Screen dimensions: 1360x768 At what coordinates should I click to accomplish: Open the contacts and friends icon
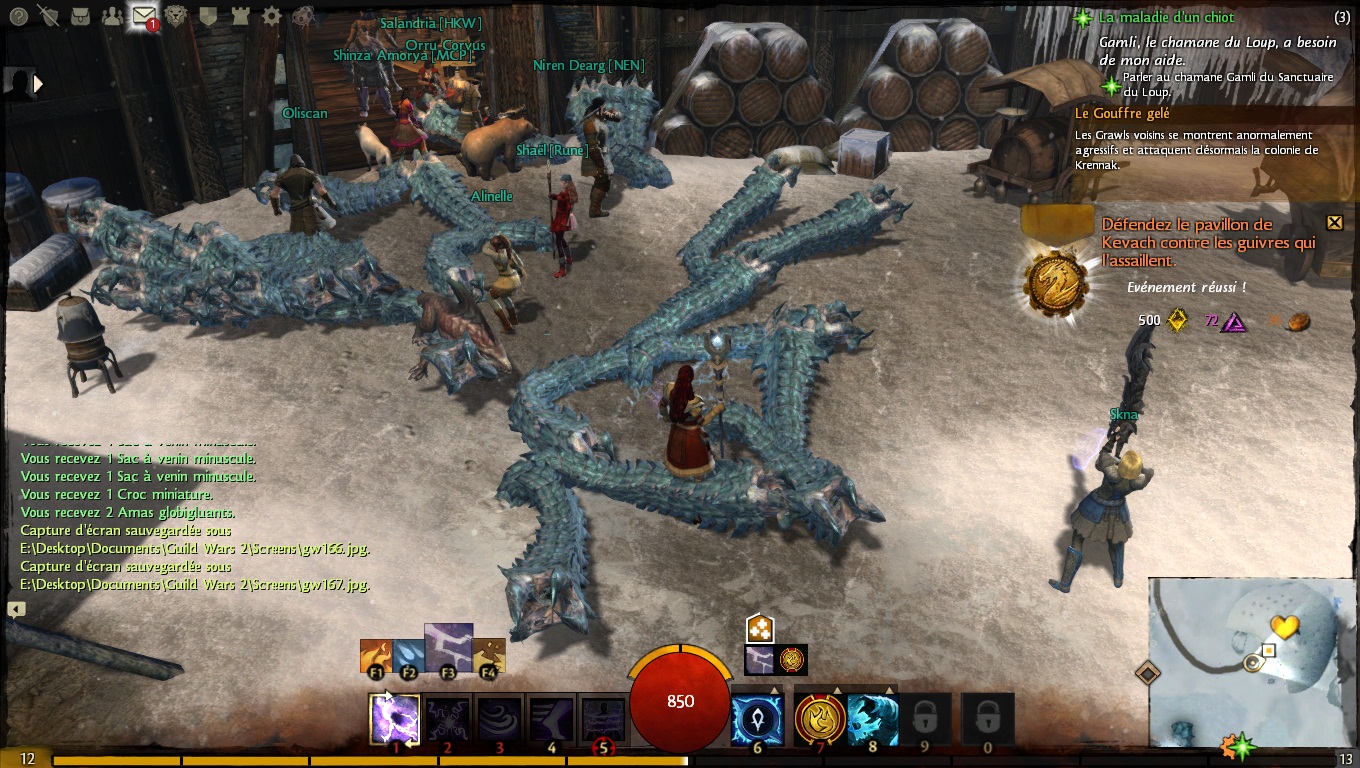(112, 16)
